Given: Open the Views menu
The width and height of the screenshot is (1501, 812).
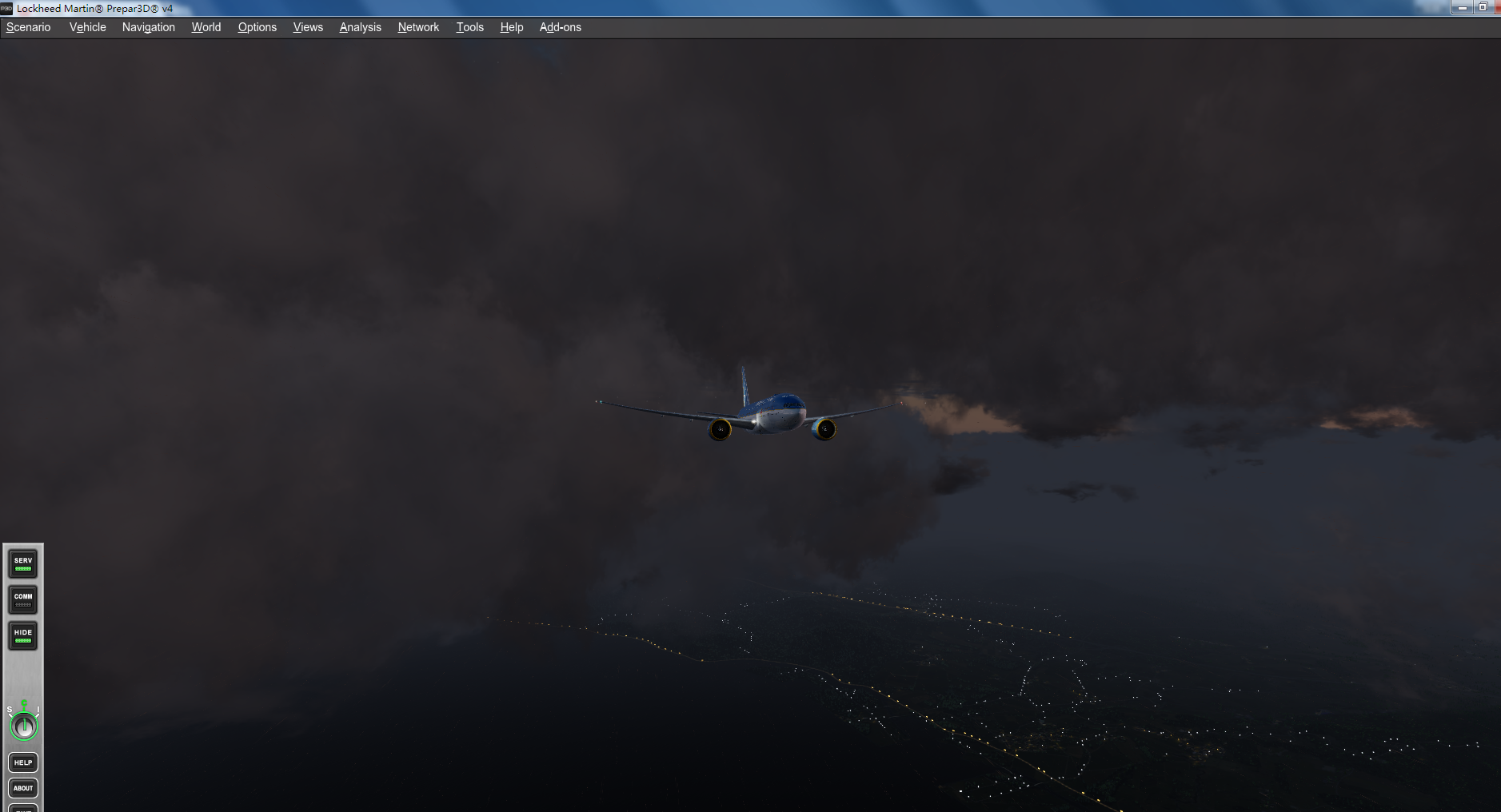Looking at the screenshot, I should pyautogui.click(x=308, y=26).
